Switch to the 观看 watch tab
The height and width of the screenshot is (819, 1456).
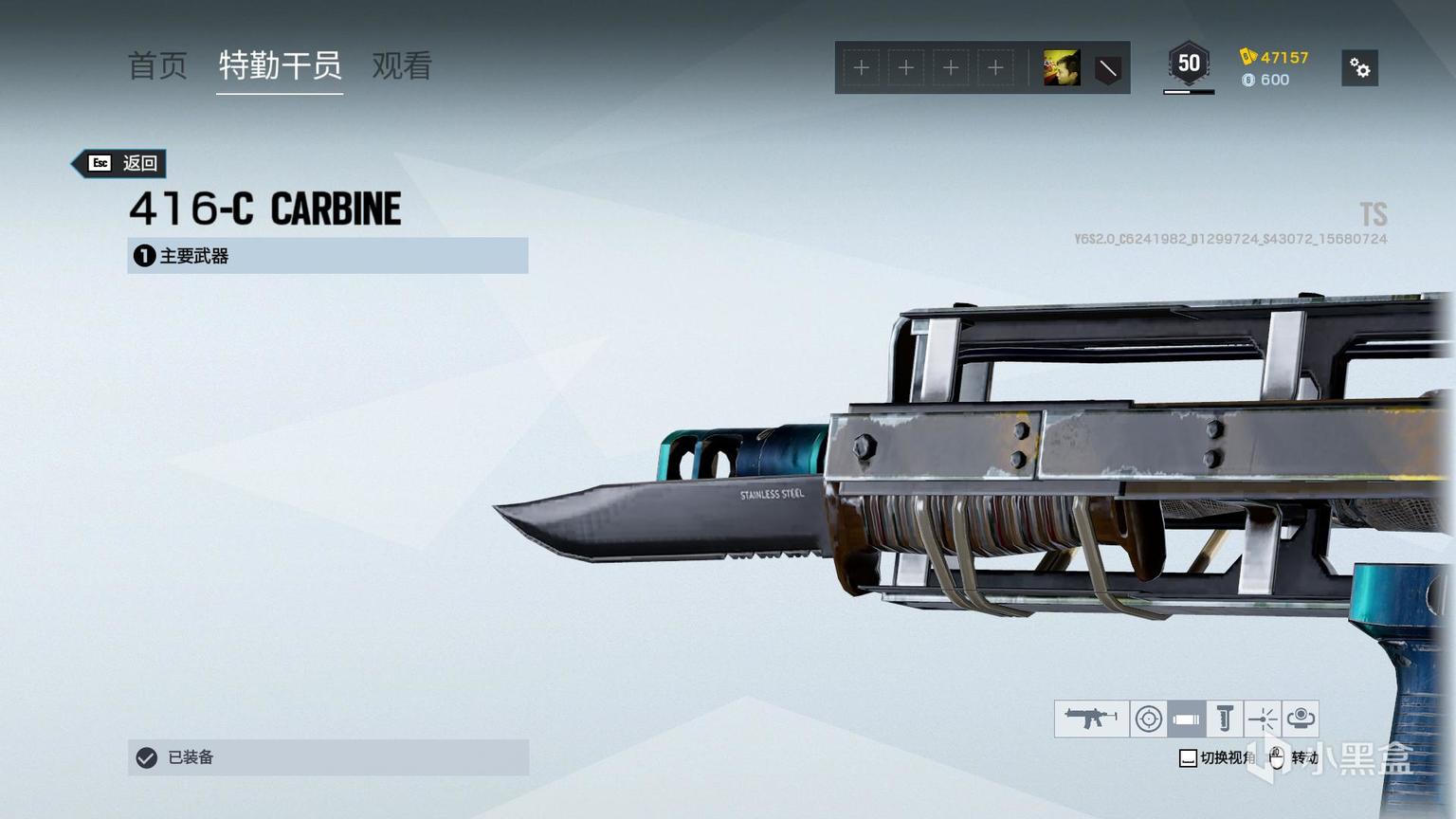(x=402, y=65)
